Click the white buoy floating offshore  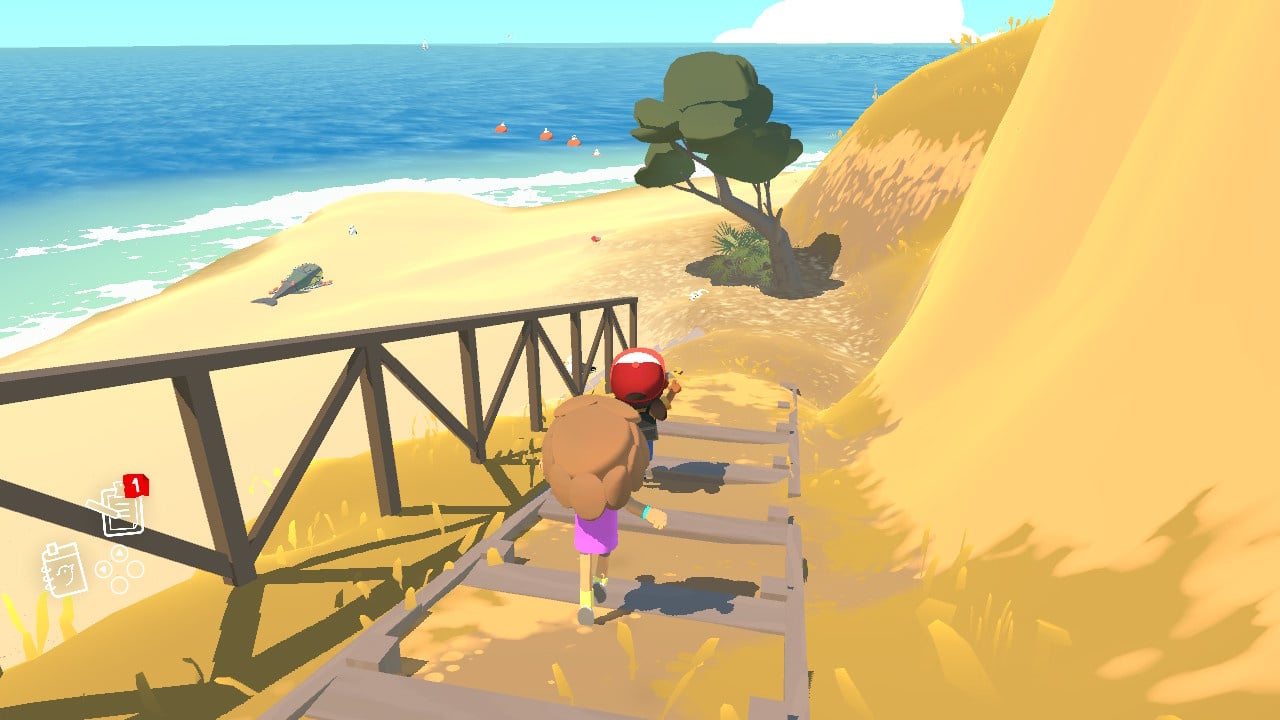pos(597,150)
